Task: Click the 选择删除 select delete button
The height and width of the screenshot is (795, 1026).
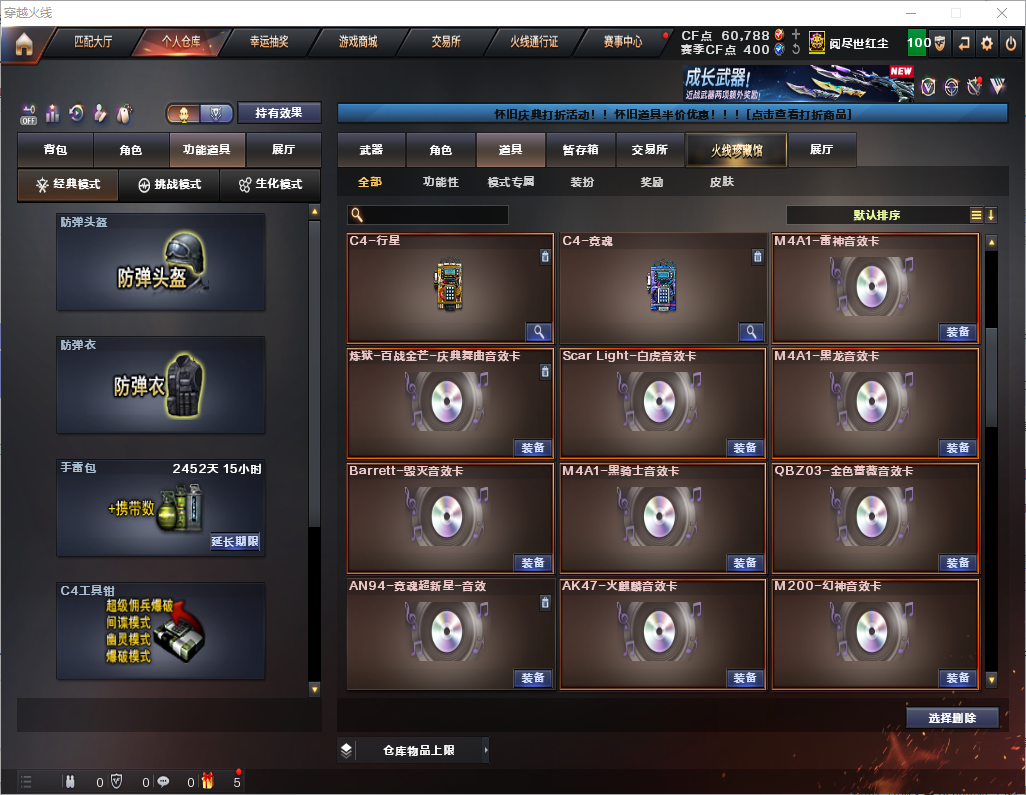Action: coord(952,718)
